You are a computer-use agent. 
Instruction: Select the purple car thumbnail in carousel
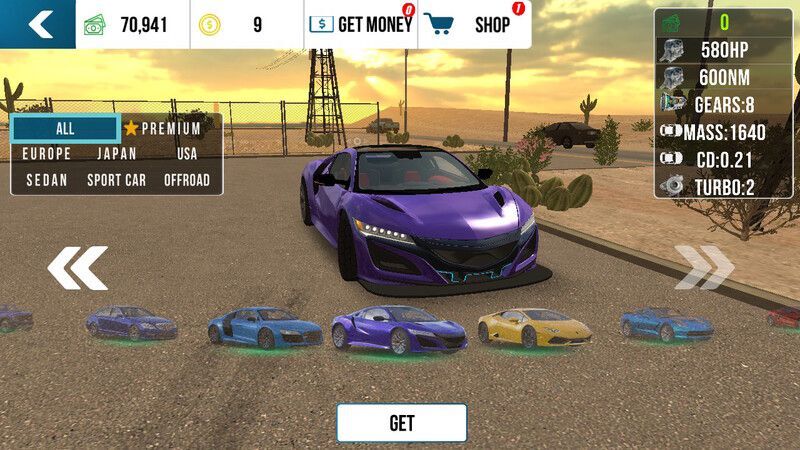pyautogui.click(x=398, y=328)
